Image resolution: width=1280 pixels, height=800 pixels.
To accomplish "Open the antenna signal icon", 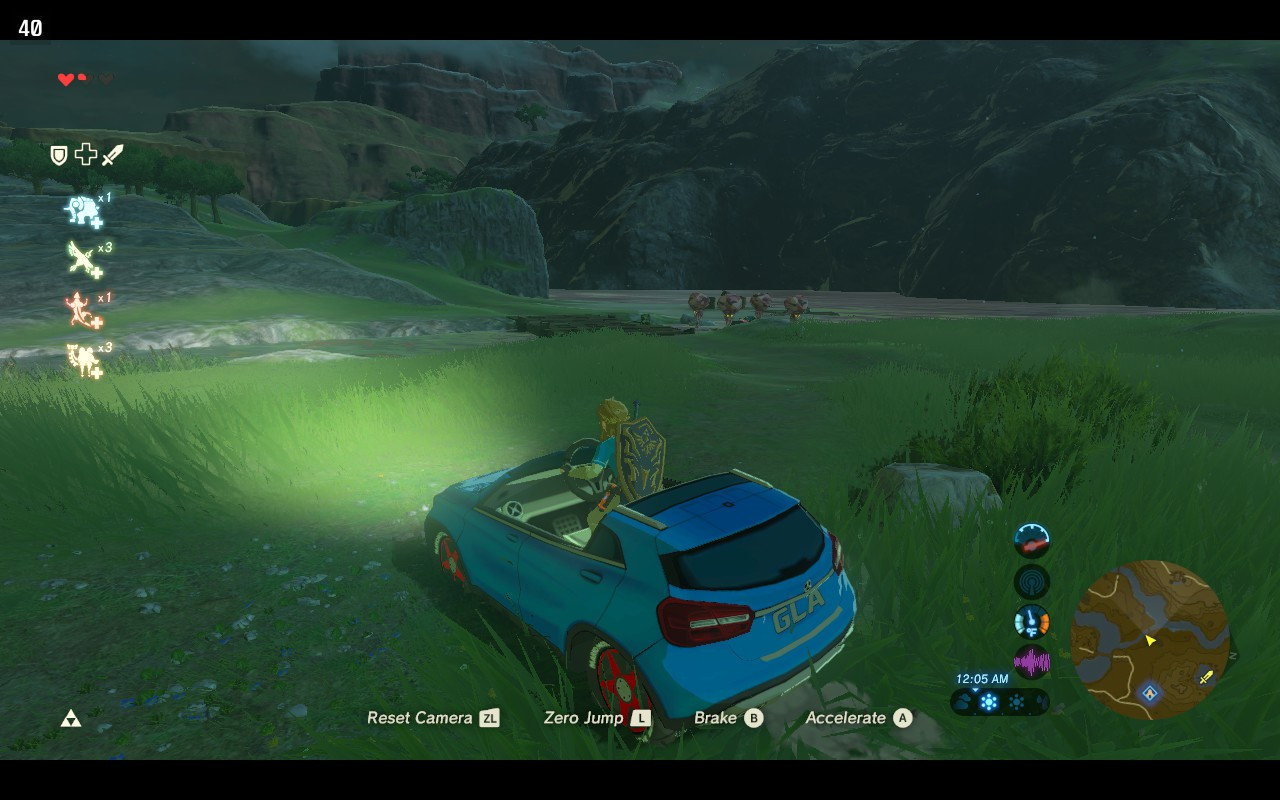I will 1031,581.
